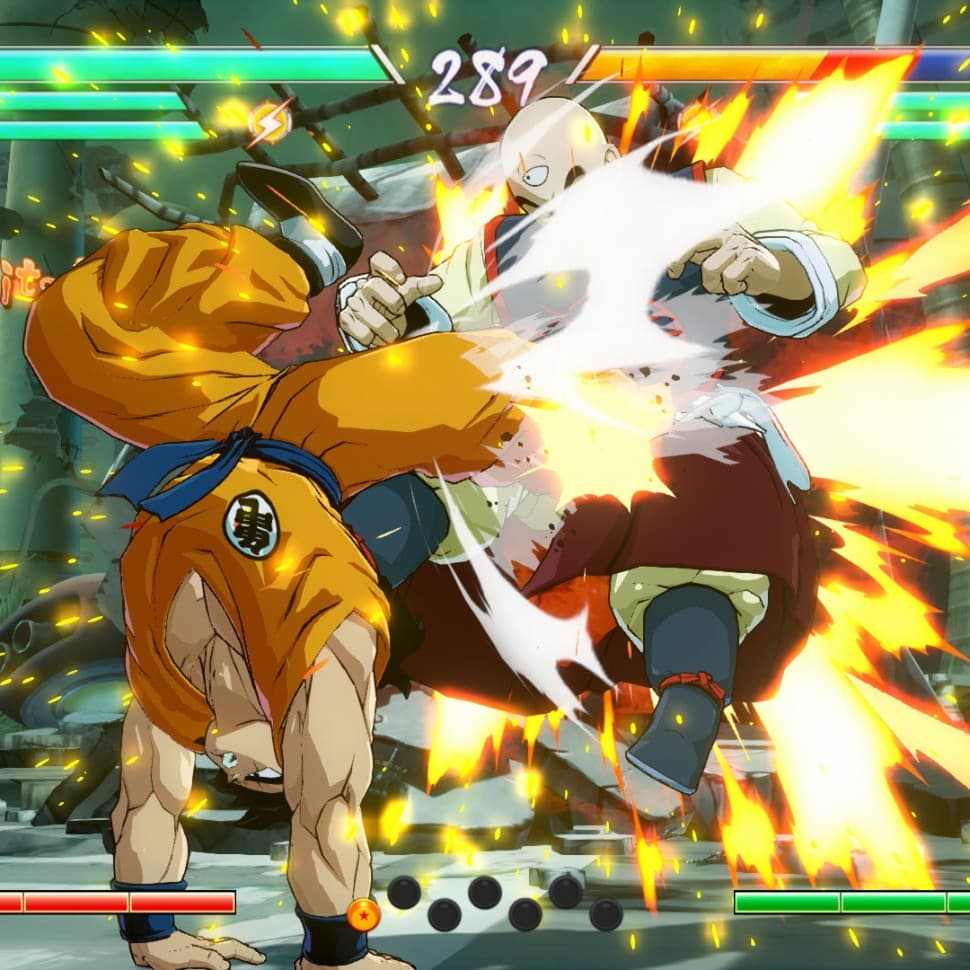Click the Sparking Blast lightning bolt icon
Screen dimensions: 970x970
268,123
